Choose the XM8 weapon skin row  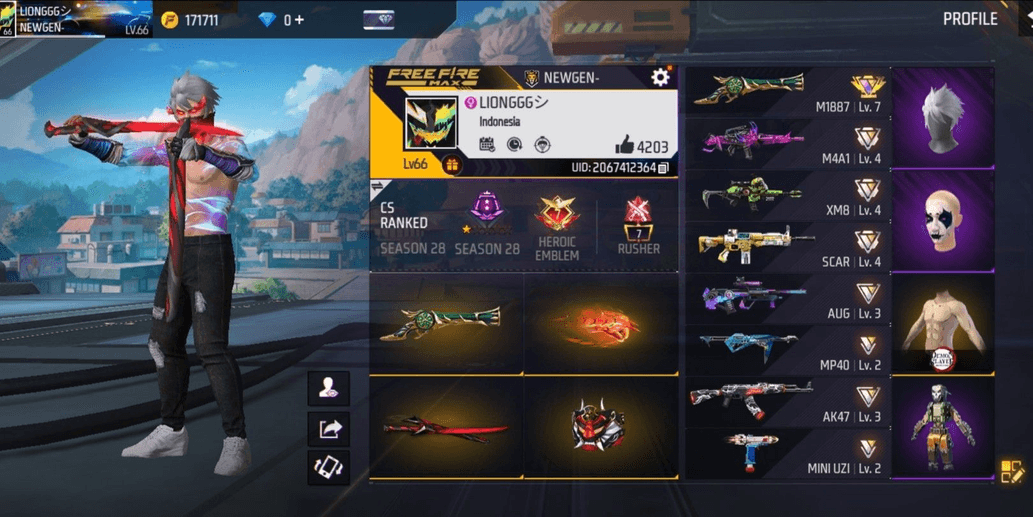tap(786, 196)
